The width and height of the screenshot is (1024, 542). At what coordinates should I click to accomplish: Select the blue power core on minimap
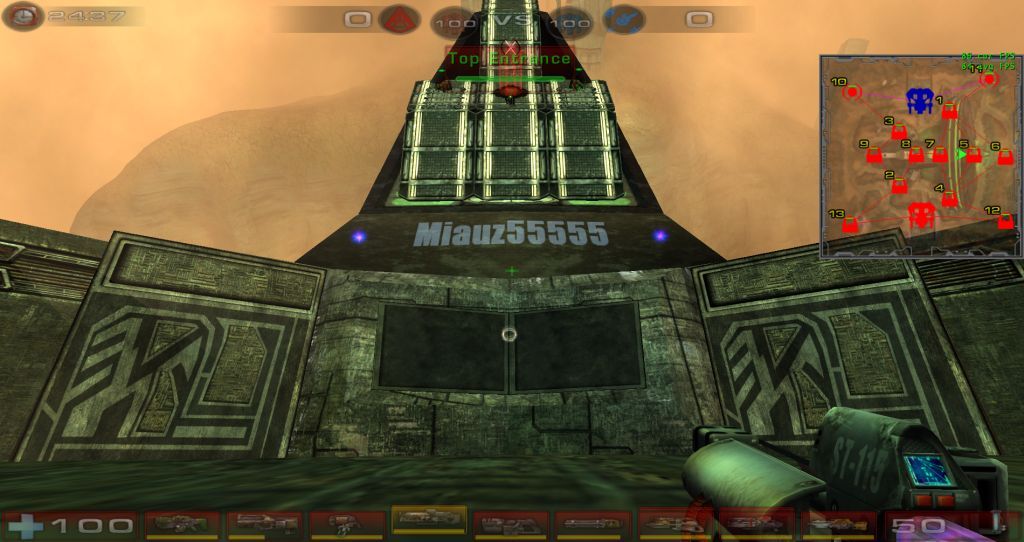click(919, 99)
